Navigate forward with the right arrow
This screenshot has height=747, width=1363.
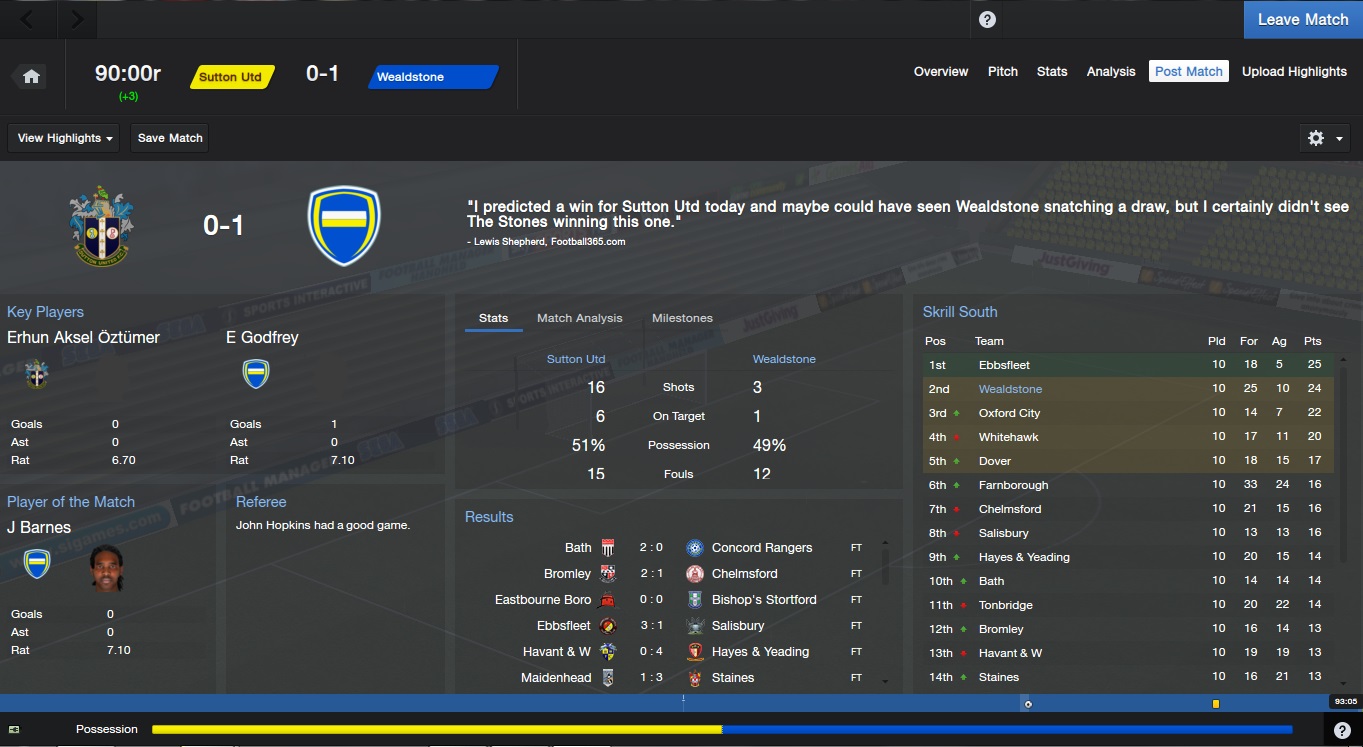pos(77,19)
